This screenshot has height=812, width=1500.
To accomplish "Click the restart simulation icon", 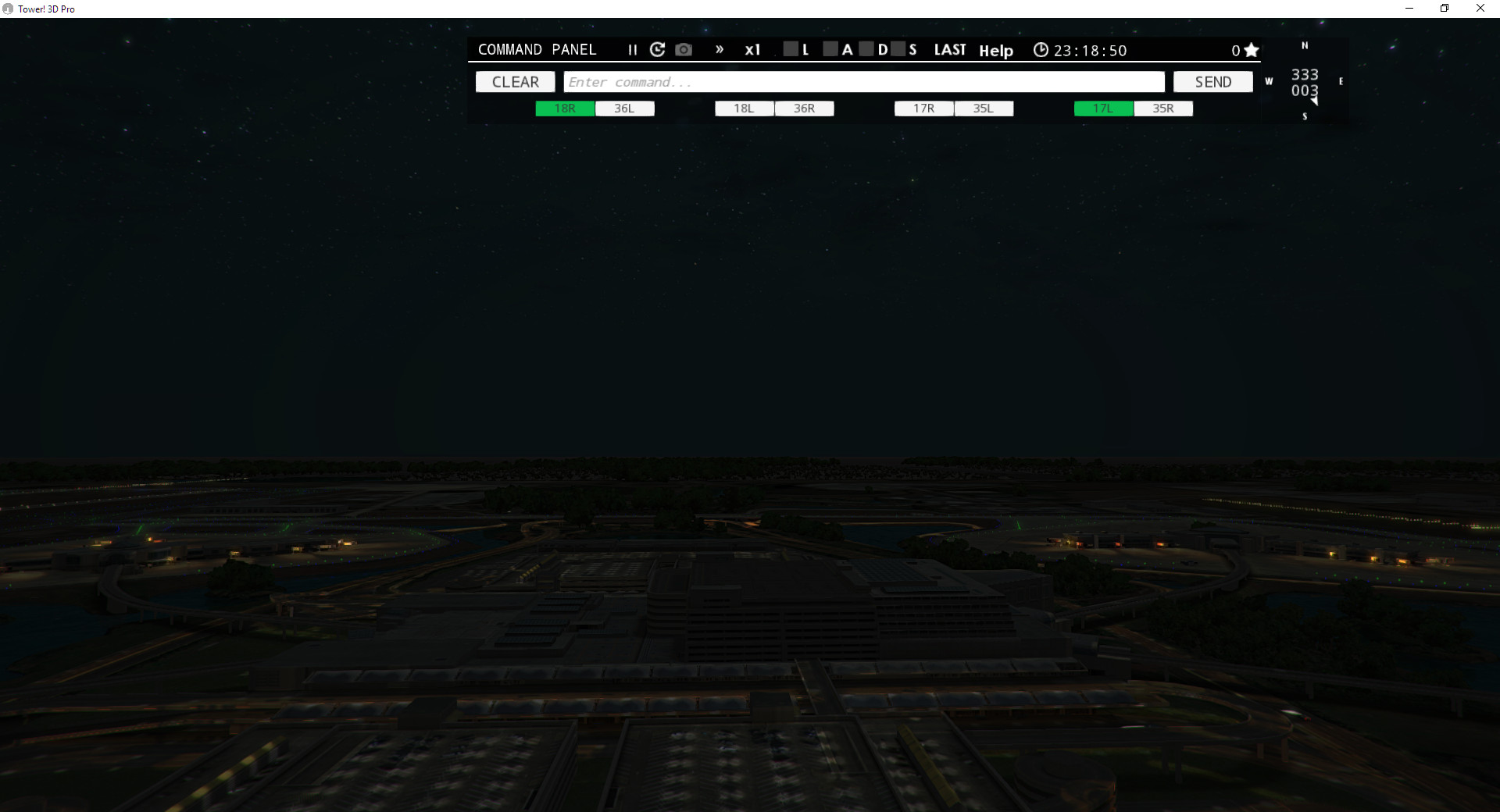I will 658,49.
